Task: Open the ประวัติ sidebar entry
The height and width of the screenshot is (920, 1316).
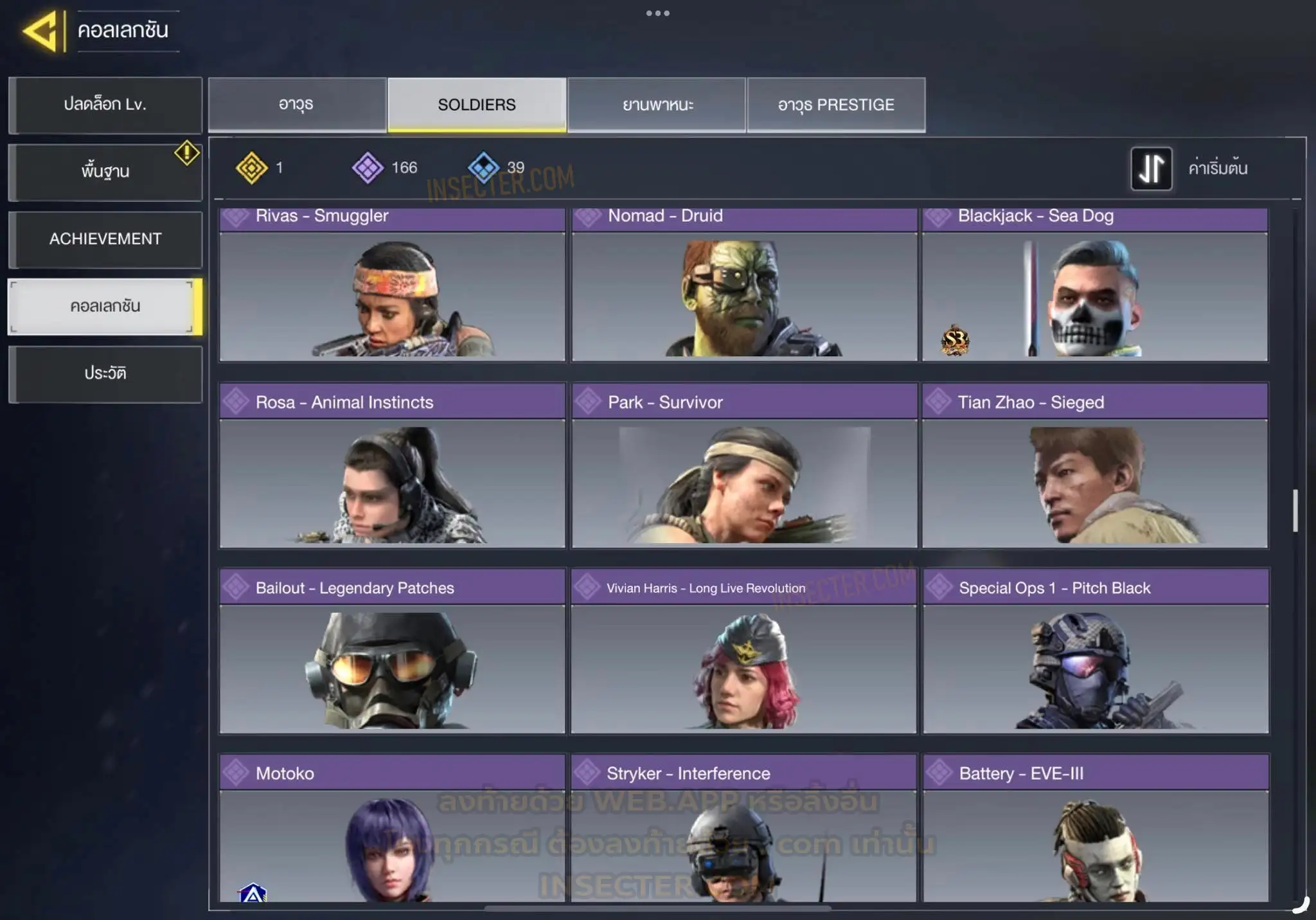Action: (105, 374)
